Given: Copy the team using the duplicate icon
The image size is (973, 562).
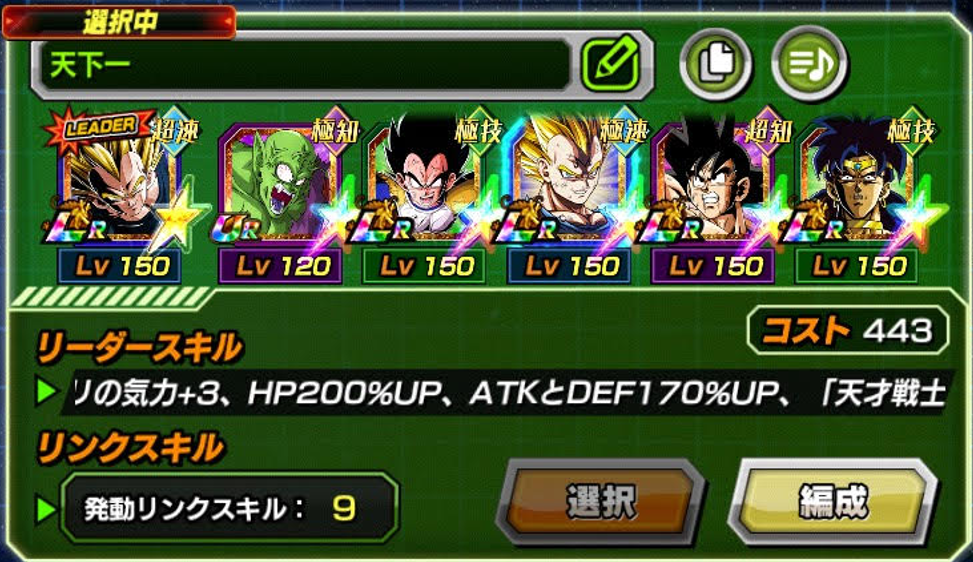Looking at the screenshot, I should (x=716, y=65).
